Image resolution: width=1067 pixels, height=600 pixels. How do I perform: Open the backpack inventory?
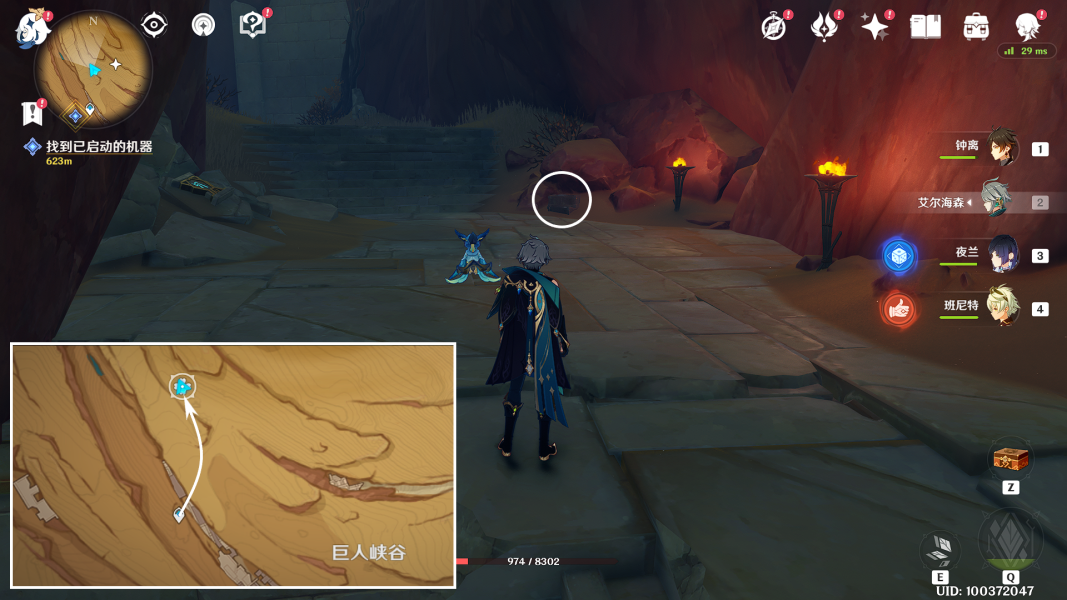coord(976,27)
